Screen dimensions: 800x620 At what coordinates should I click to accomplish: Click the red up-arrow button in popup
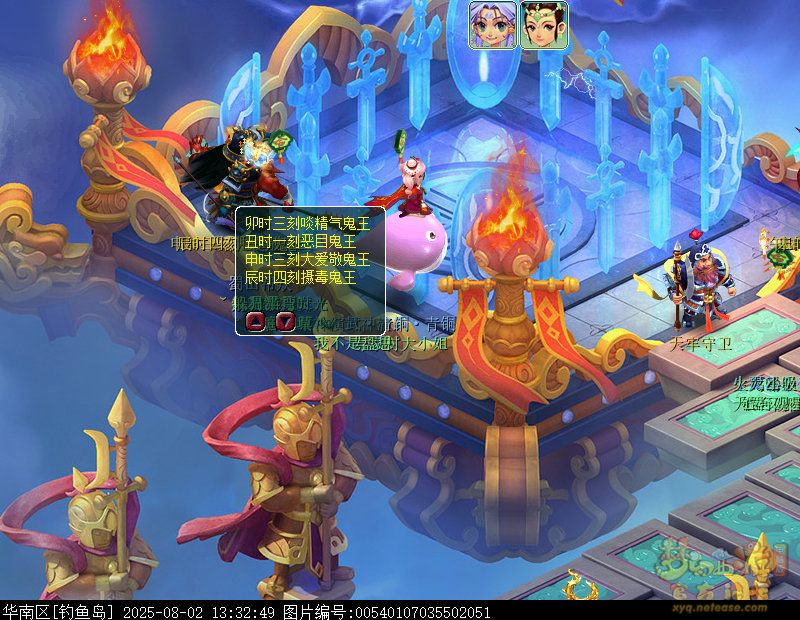pyautogui.click(x=255, y=321)
